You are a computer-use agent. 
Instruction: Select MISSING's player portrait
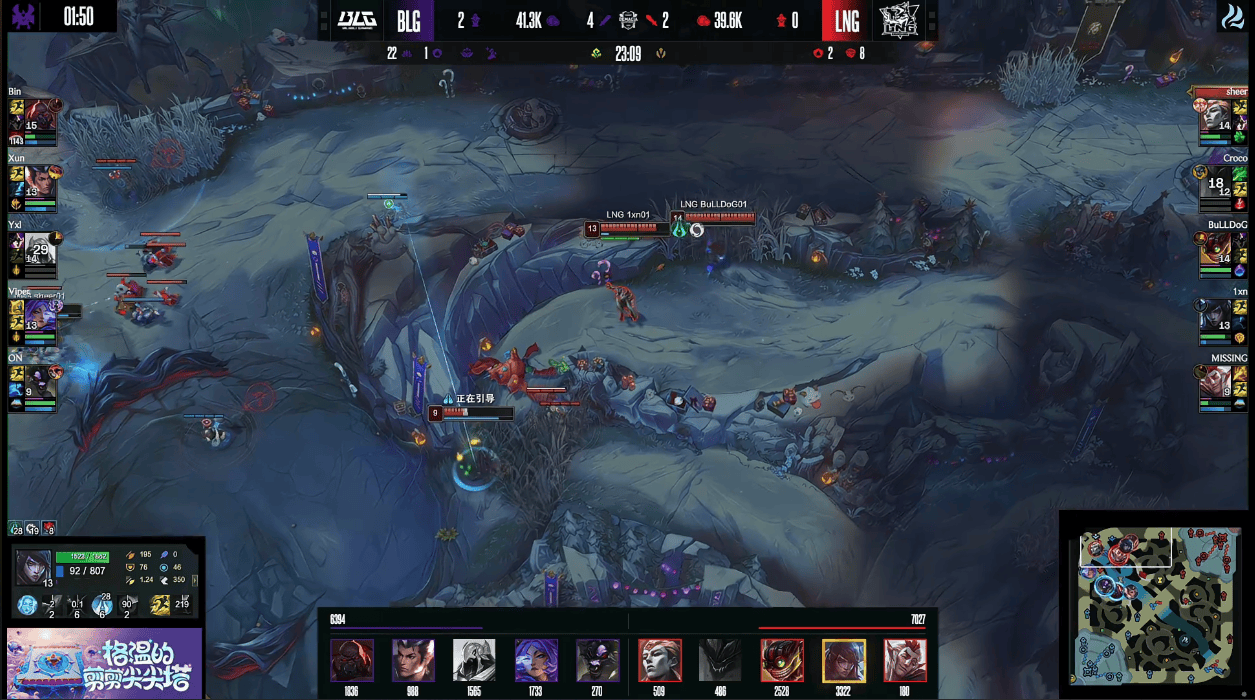click(x=1216, y=383)
